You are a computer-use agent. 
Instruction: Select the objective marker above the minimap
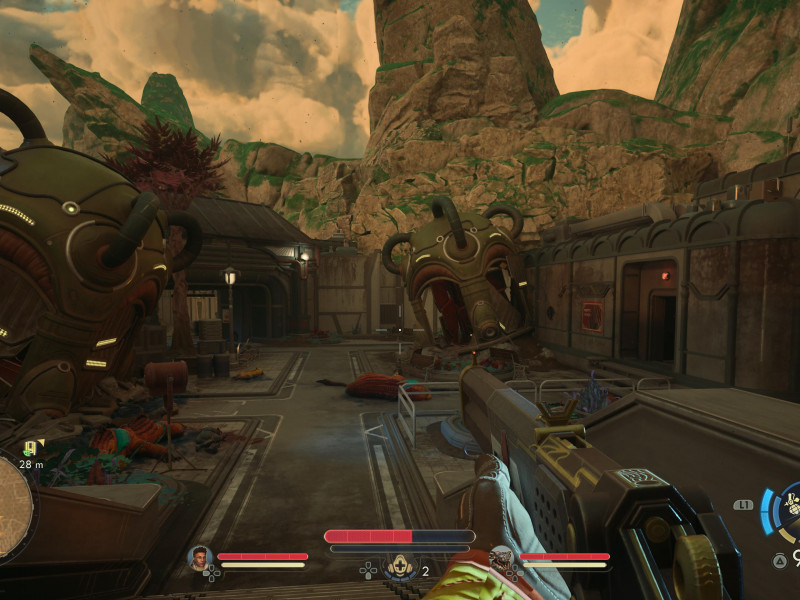[x=30, y=447]
